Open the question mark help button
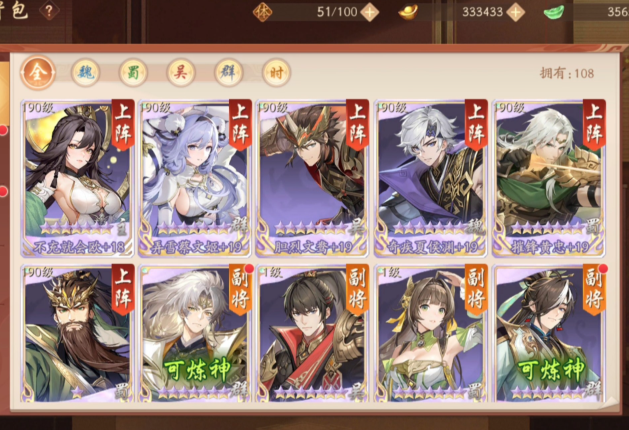 click(48, 11)
